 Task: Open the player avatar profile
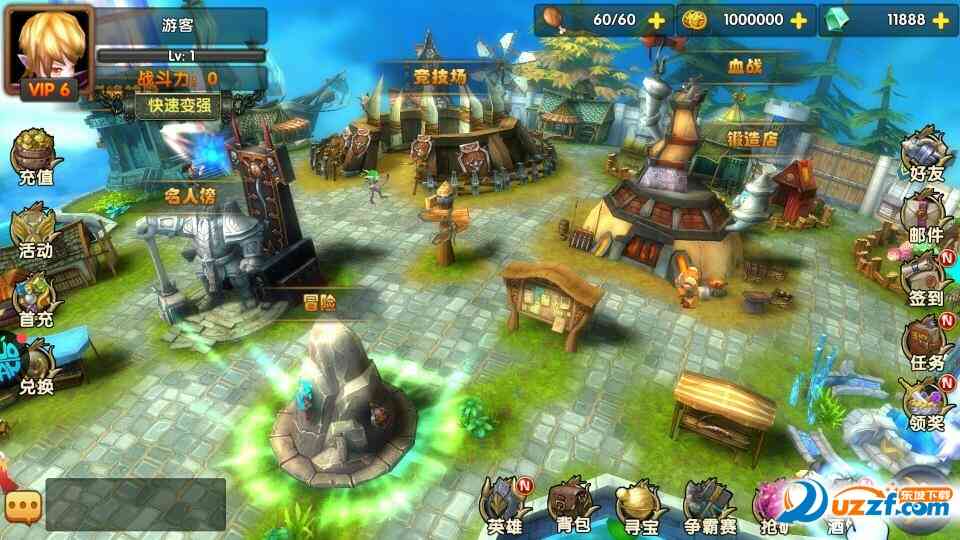tap(48, 48)
